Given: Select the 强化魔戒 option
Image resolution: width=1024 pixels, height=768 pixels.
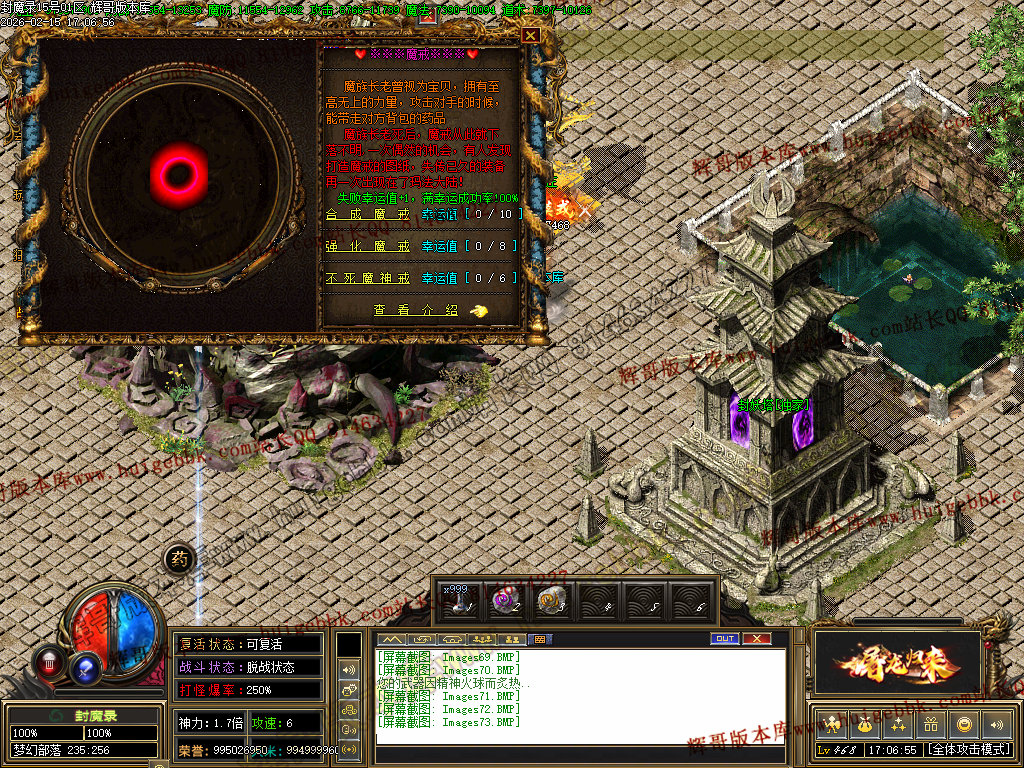Looking at the screenshot, I should [367, 246].
